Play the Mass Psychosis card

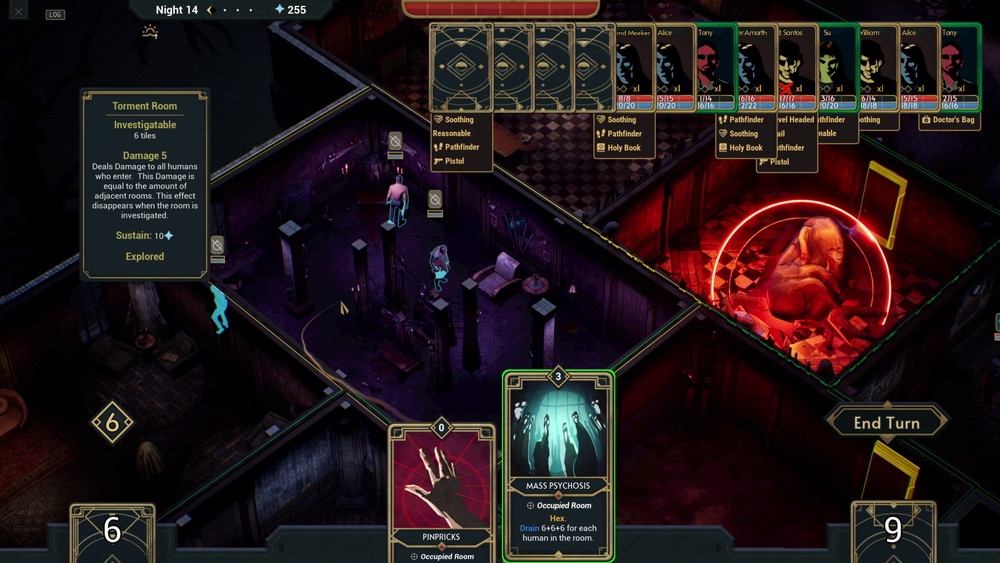558,466
